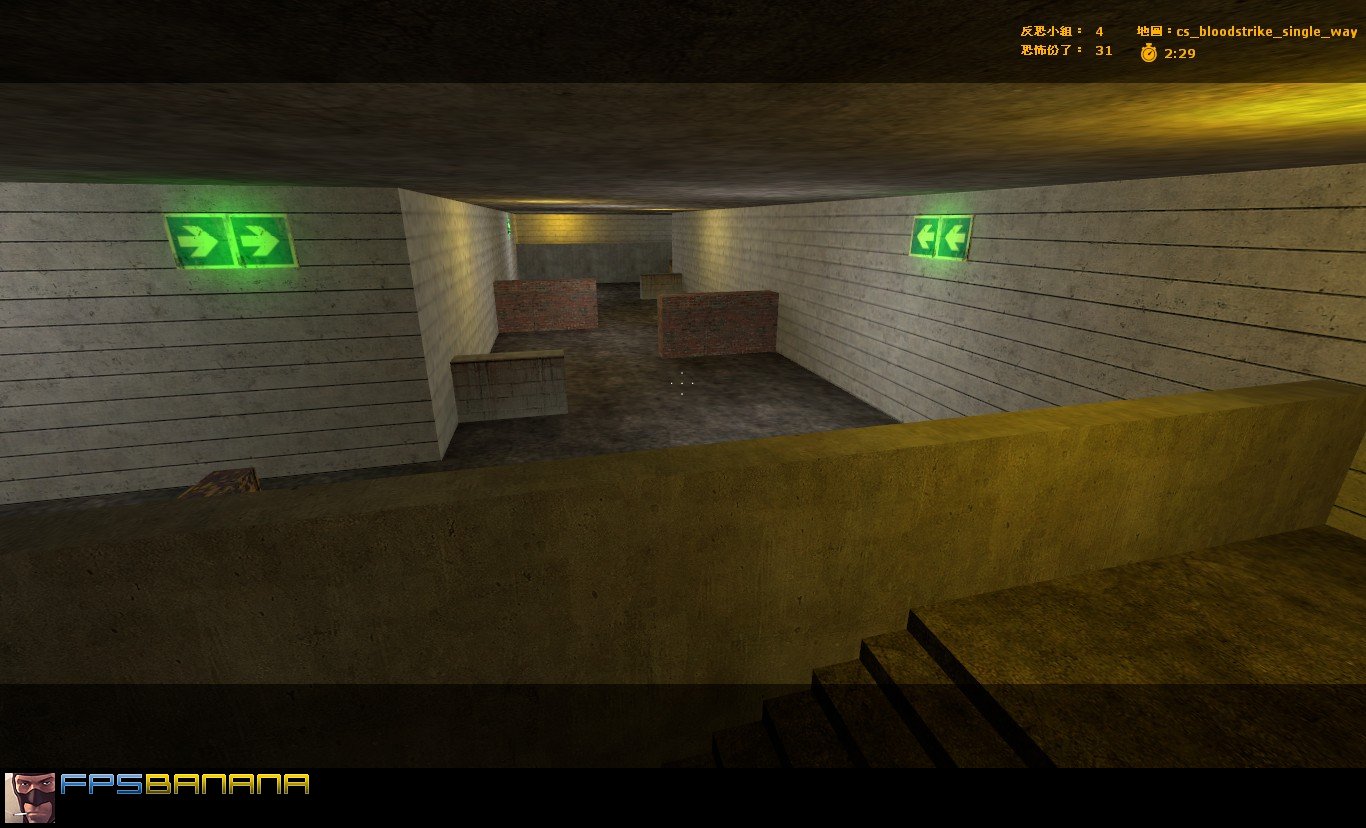Click the left-most arrow panel on the right exit sign
The height and width of the screenshot is (828, 1366).
[925, 236]
